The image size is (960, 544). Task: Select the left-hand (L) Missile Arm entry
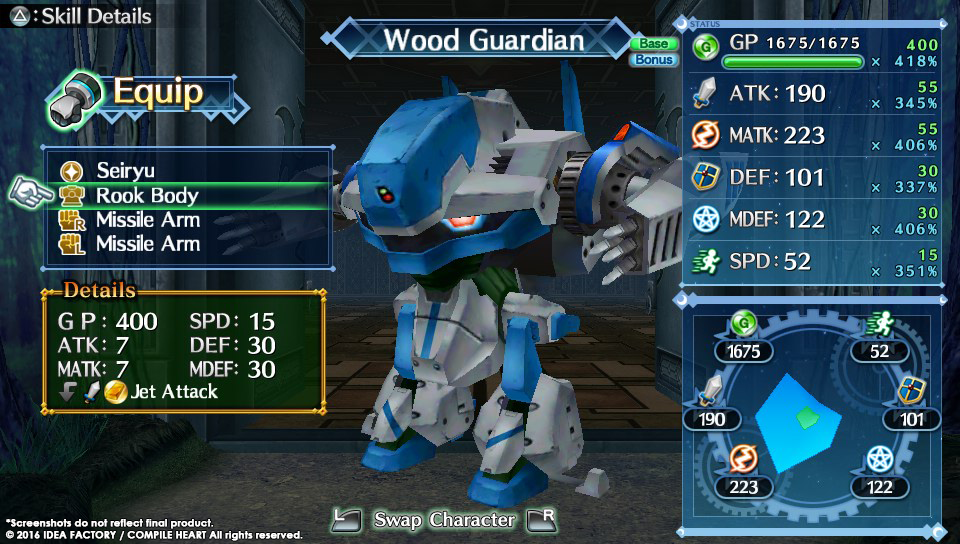(x=147, y=244)
